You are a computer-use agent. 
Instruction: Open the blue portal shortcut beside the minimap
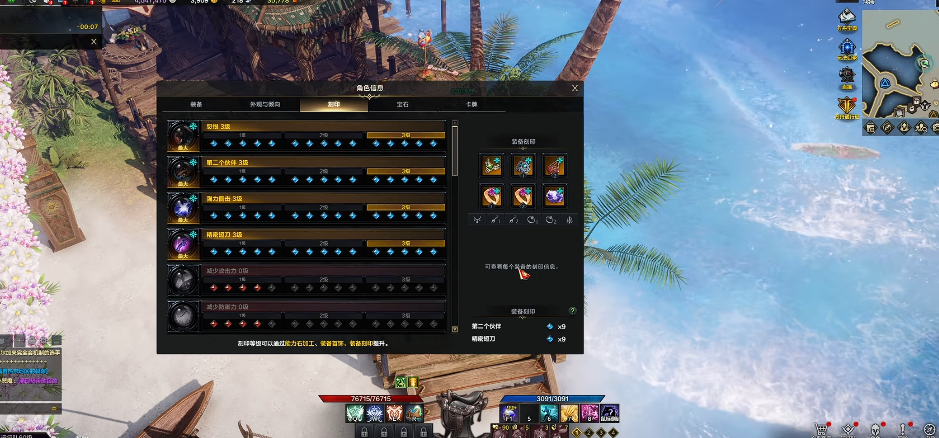coord(846,48)
